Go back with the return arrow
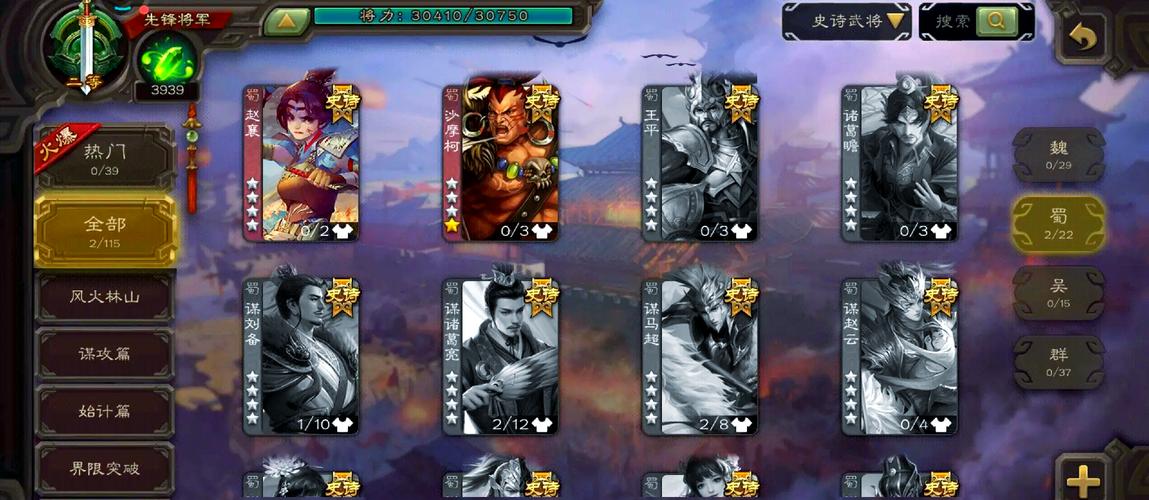The height and width of the screenshot is (500, 1149). pyautogui.click(x=1082, y=40)
